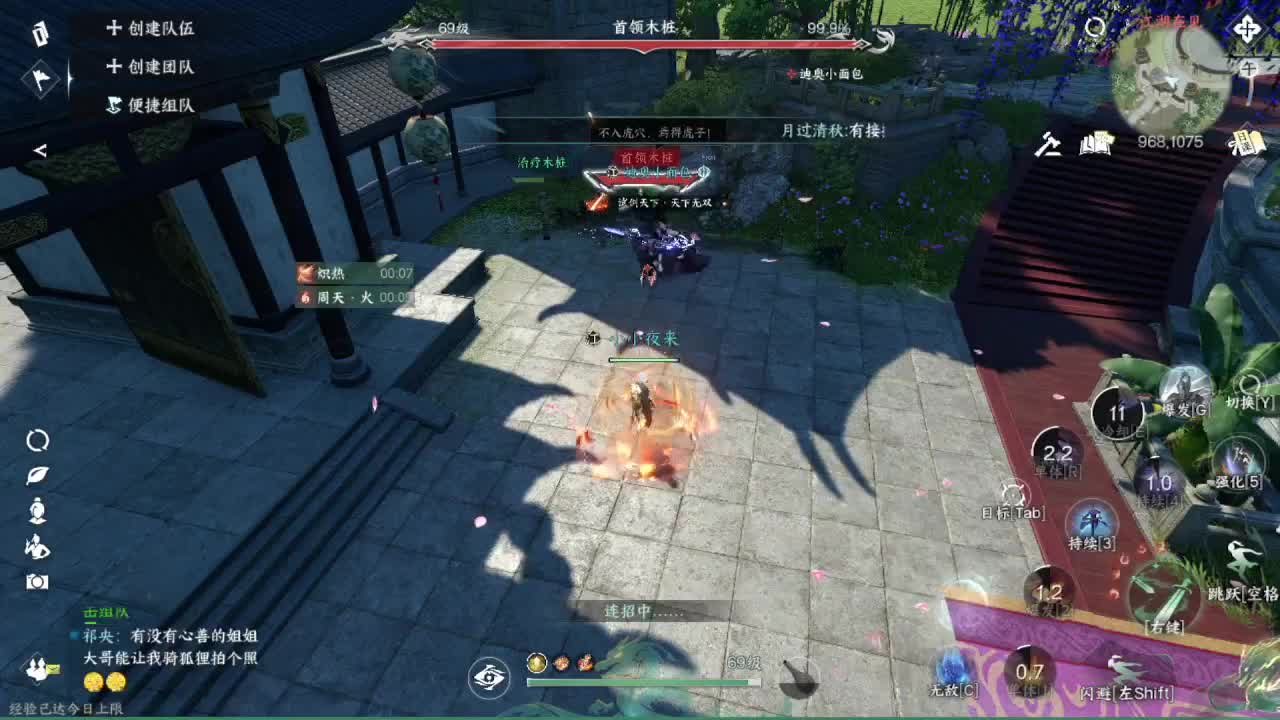Activate the 爆发[G] burst skill icon
The image size is (1280, 720).
click(x=1185, y=393)
